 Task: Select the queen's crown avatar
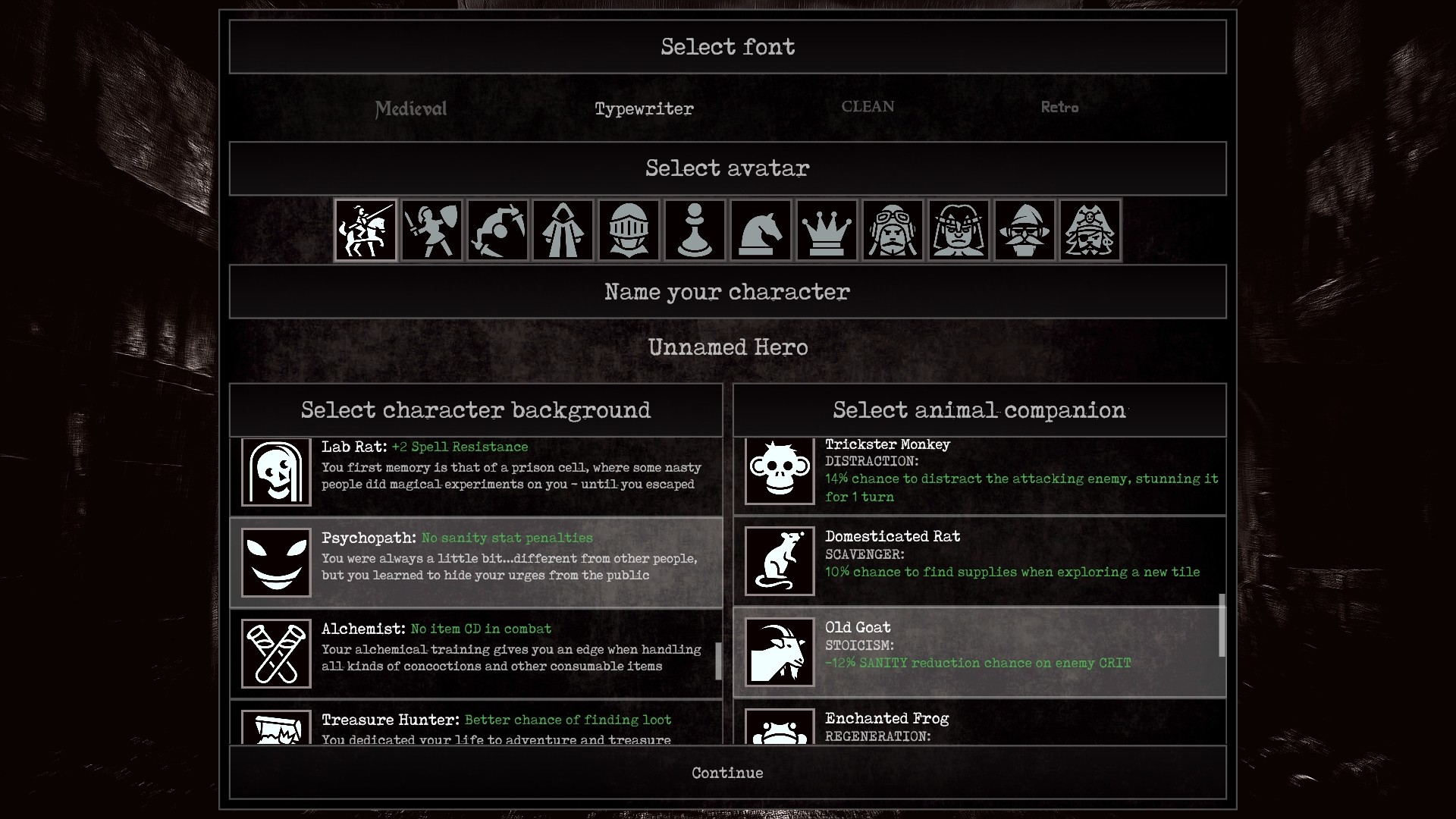pyautogui.click(x=827, y=230)
